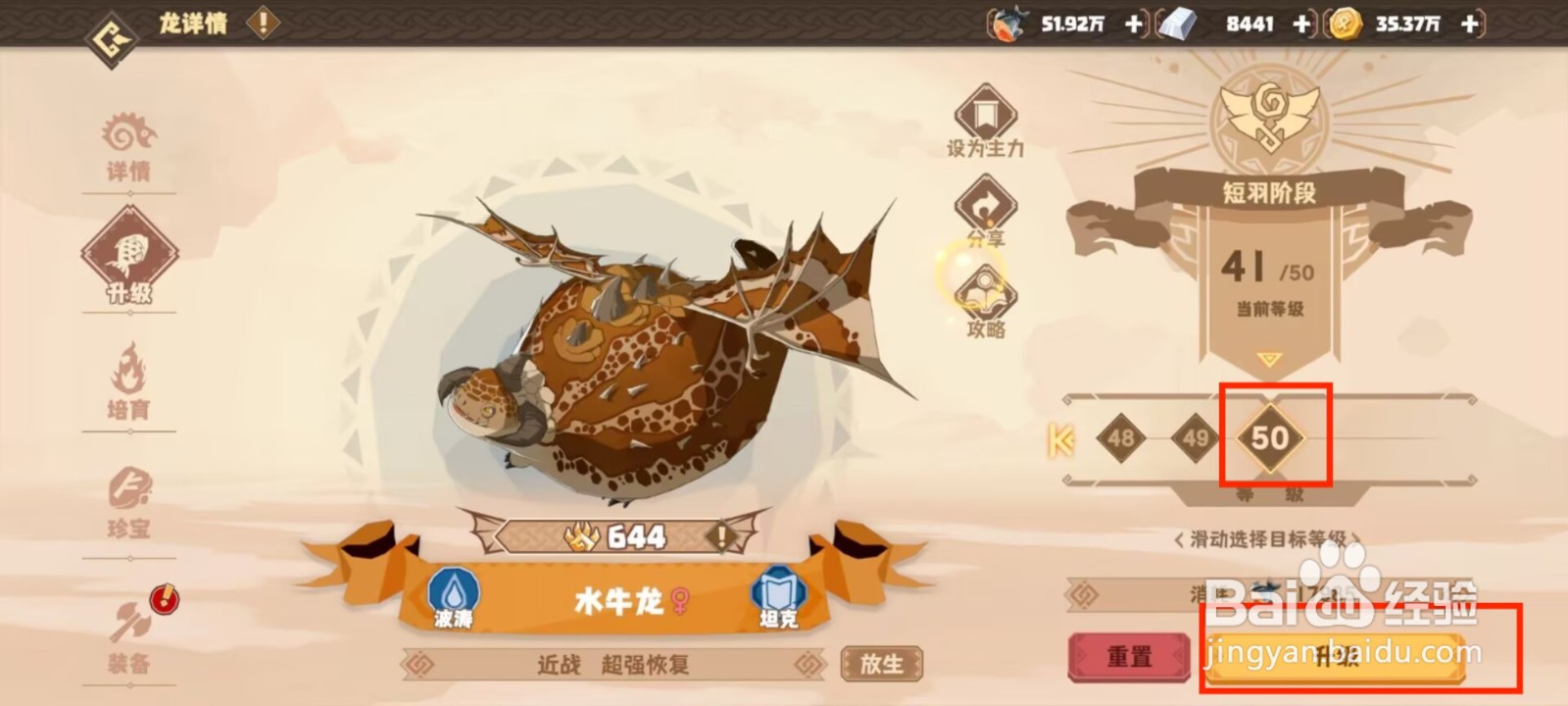Select level 50 as target level
This screenshot has width=1568, height=706.
tap(1269, 439)
